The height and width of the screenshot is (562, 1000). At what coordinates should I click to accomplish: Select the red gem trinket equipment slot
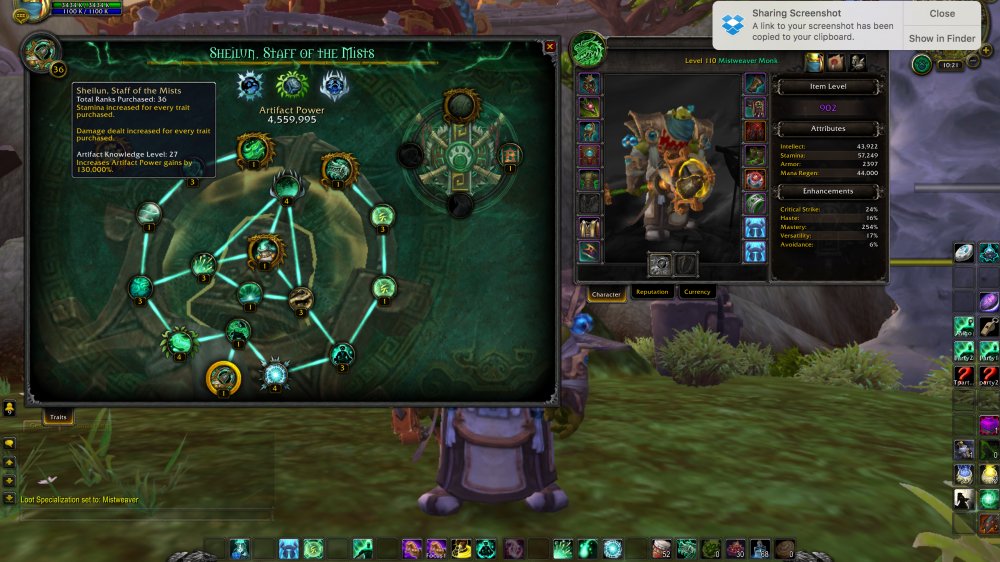click(x=755, y=181)
